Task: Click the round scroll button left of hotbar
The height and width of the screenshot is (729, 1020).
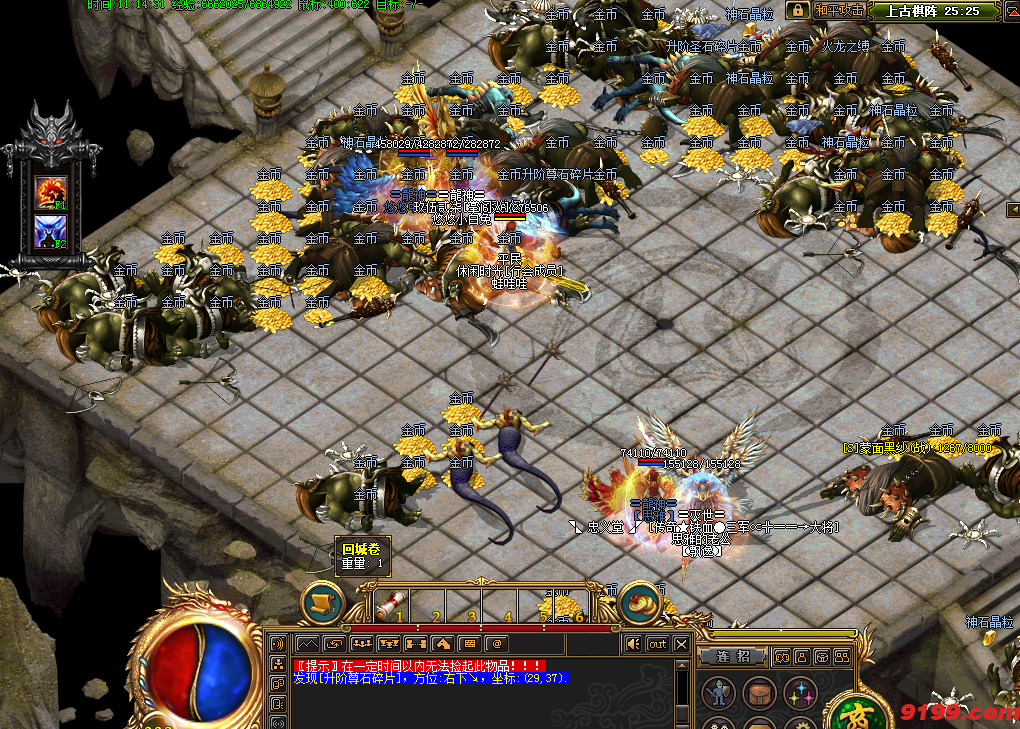Action: point(322,603)
